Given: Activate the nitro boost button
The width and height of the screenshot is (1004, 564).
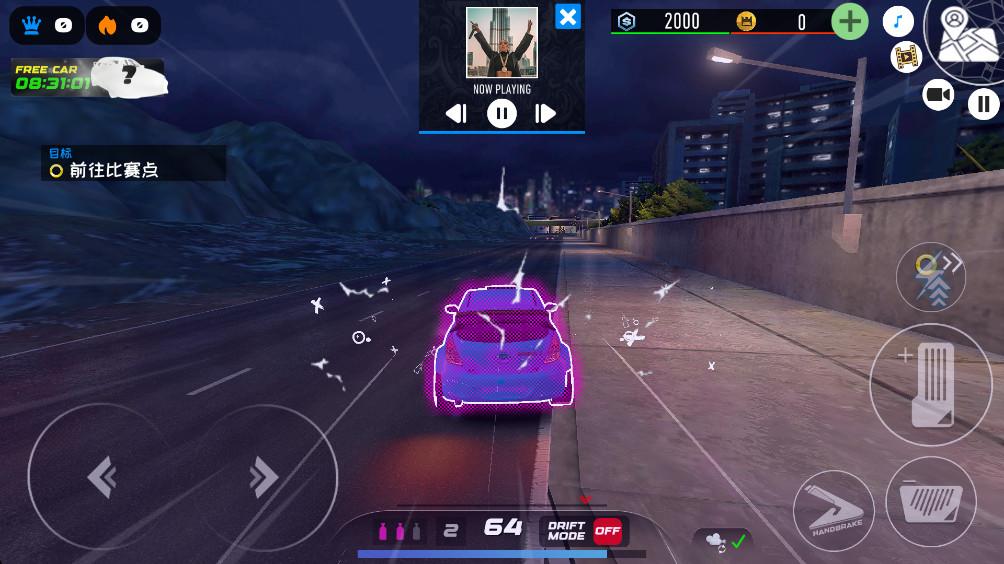Looking at the screenshot, I should pyautogui.click(x=931, y=277).
